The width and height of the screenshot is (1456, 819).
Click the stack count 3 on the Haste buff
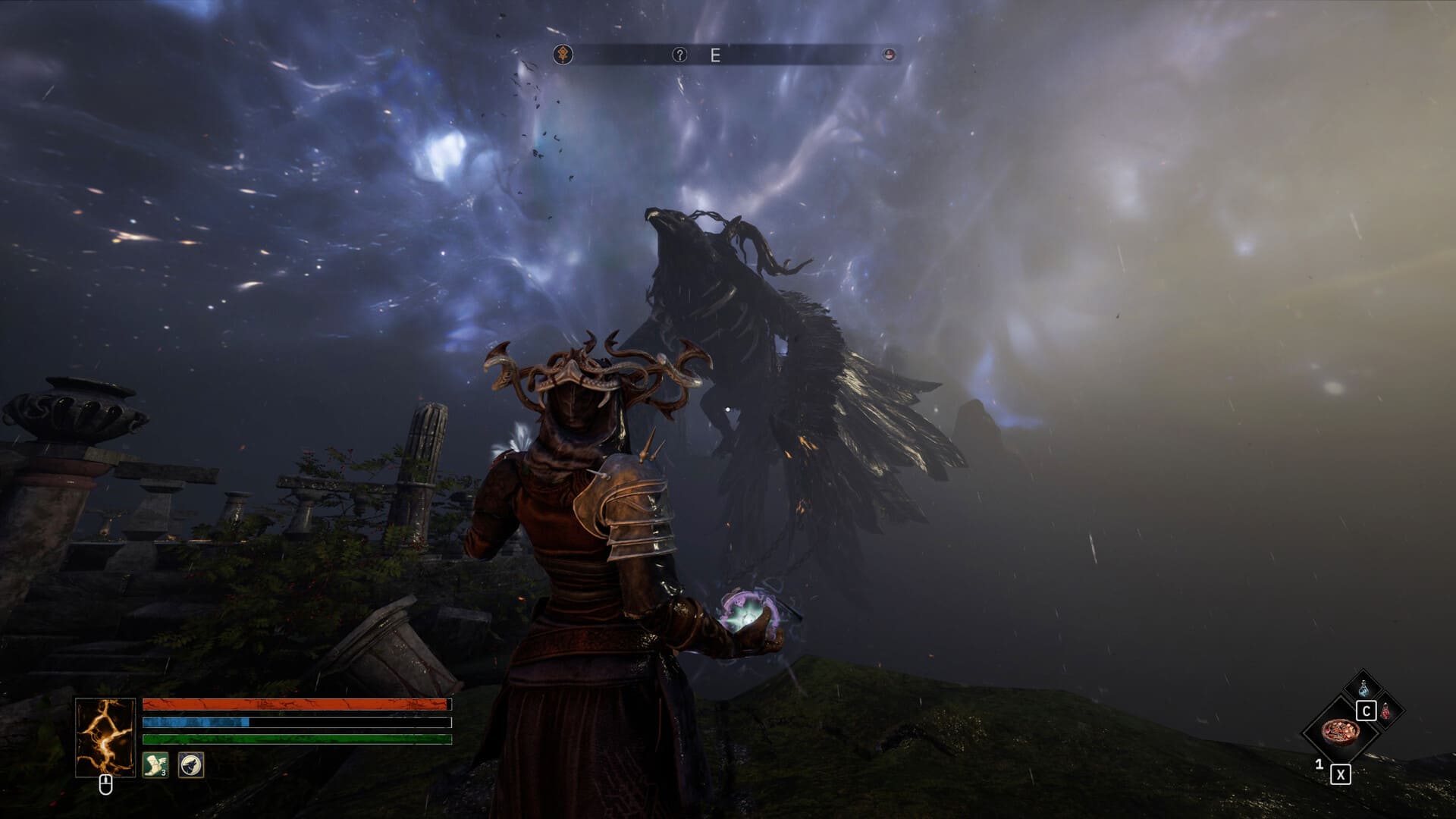pos(163,773)
